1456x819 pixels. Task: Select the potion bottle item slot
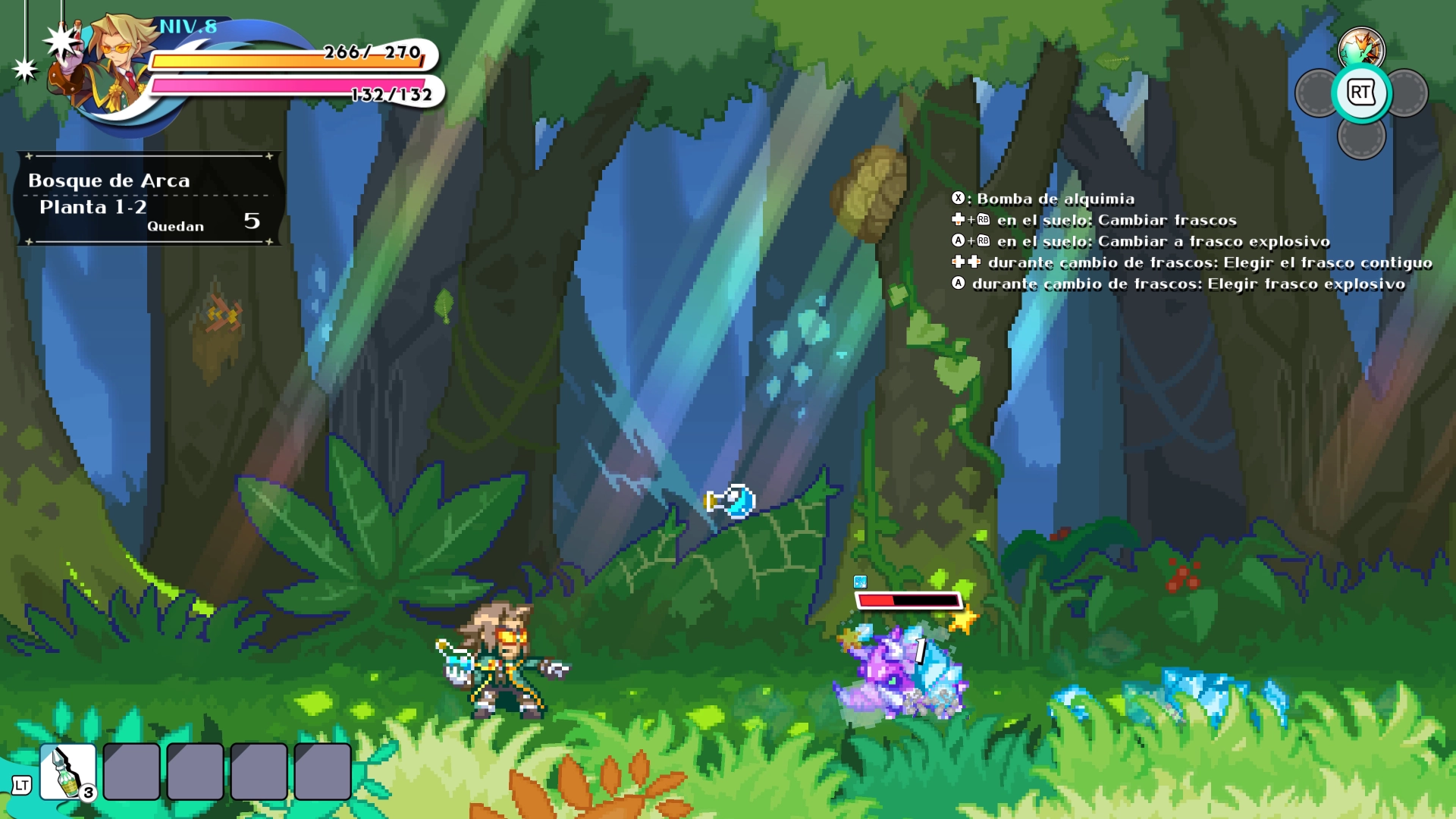68,772
